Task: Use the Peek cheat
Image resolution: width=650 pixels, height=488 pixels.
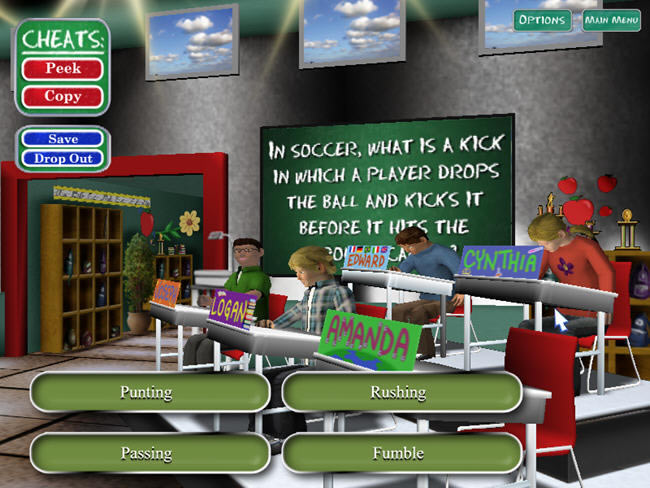Action: tap(63, 69)
